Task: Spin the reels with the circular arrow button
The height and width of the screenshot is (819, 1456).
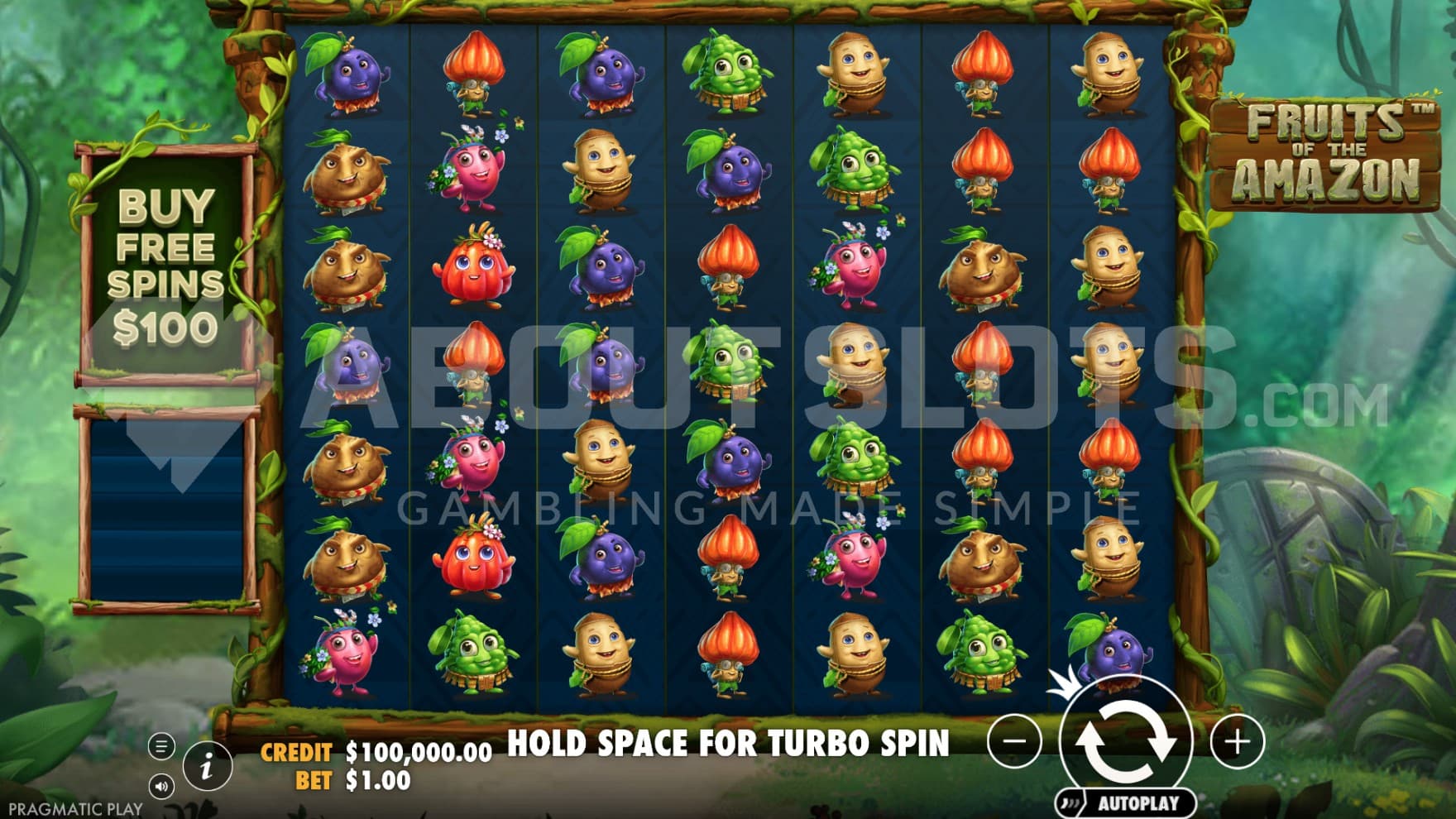Action: [1126, 739]
